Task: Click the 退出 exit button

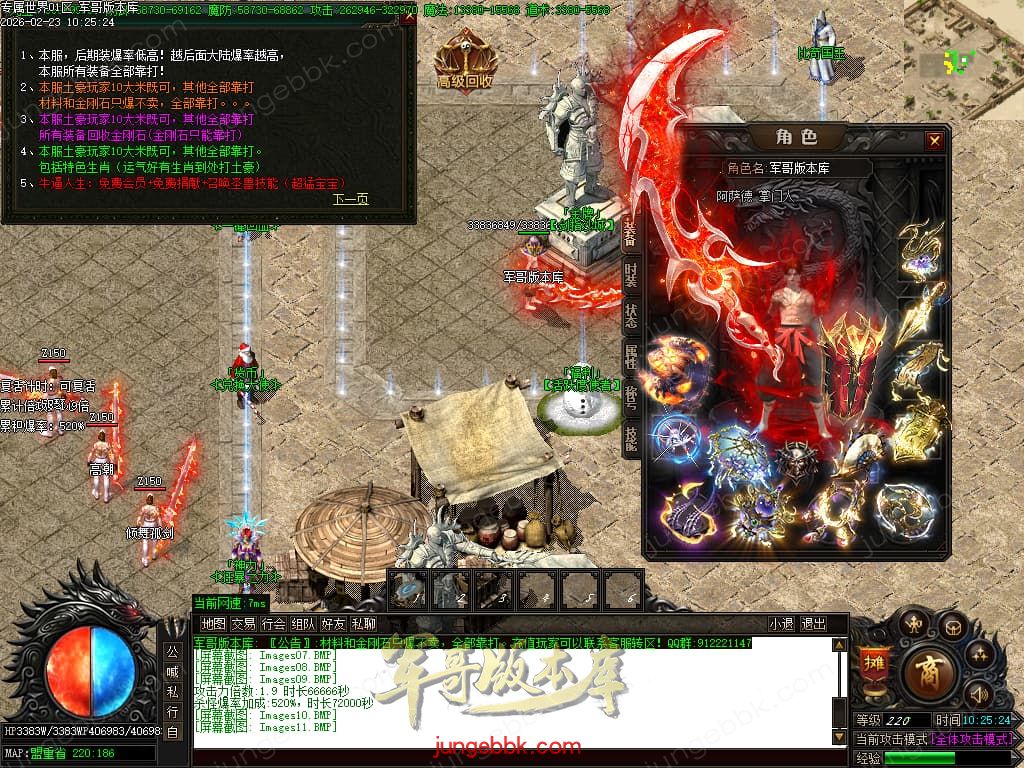Action: [x=814, y=624]
